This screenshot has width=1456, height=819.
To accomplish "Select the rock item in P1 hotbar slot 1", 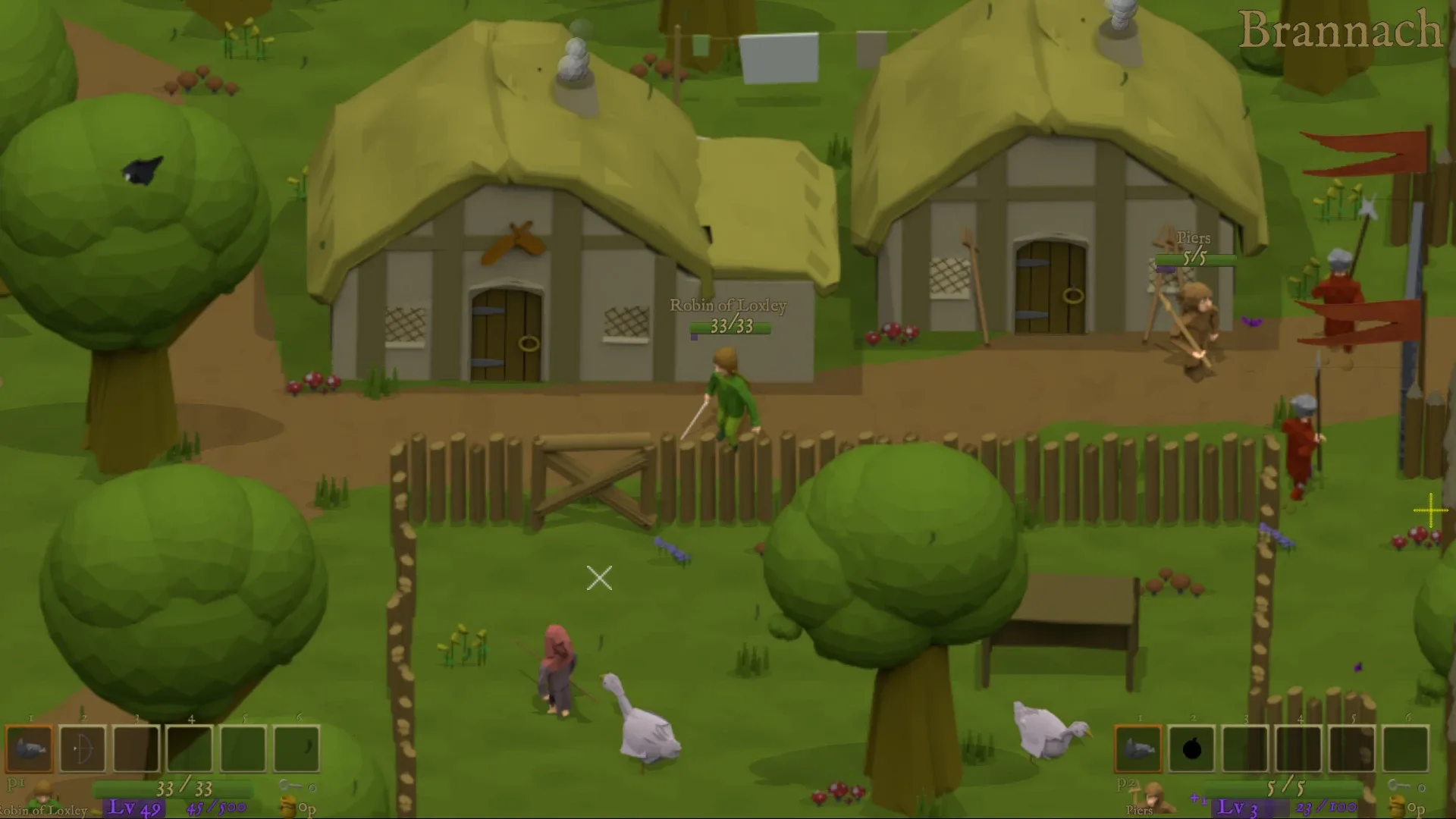I will click(29, 749).
